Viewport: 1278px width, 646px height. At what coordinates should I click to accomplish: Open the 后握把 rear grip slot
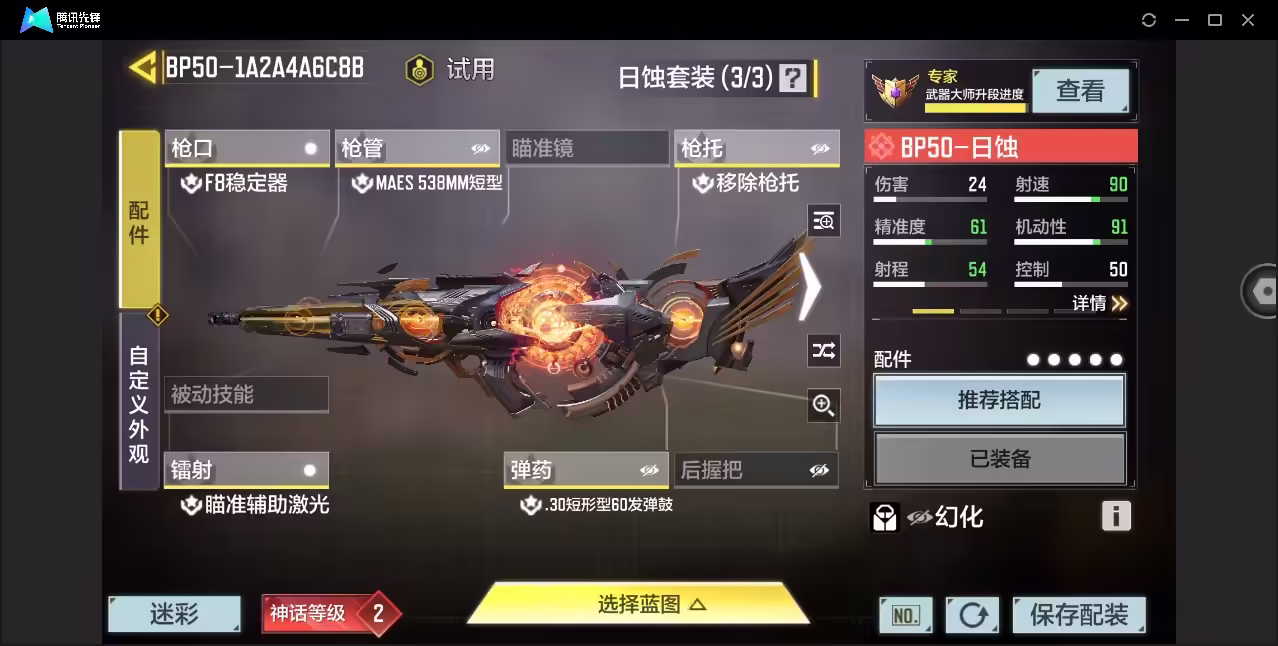tap(755, 470)
